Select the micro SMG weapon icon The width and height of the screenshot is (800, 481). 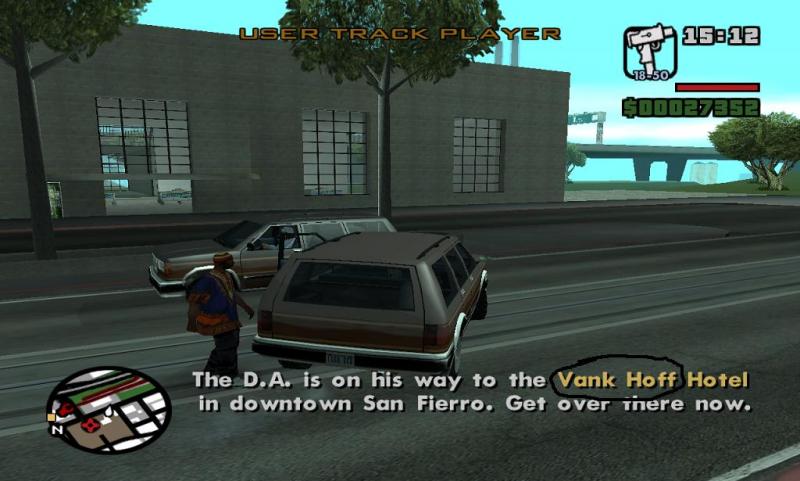point(650,51)
